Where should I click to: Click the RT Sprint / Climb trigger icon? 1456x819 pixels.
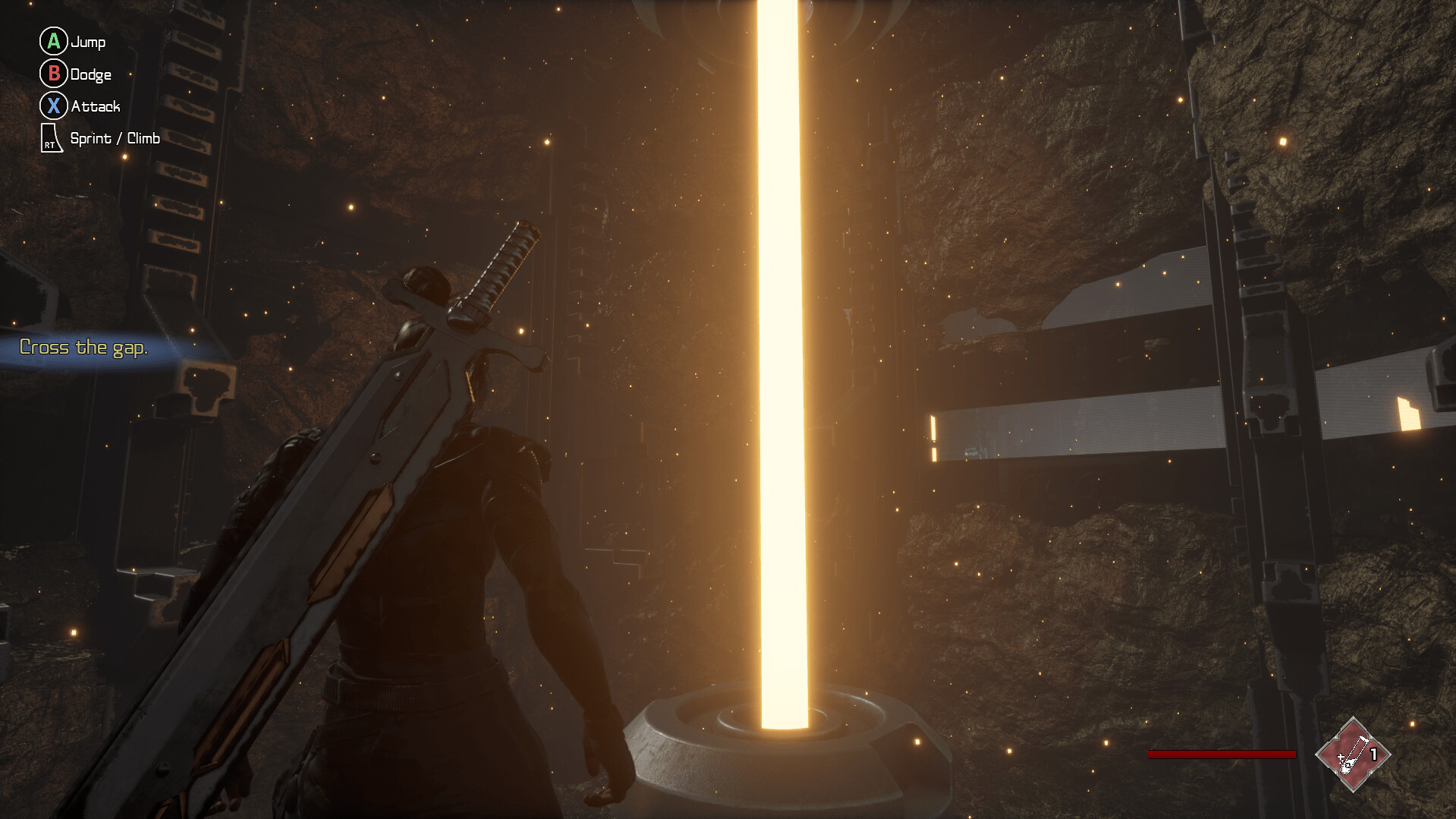coord(50,138)
